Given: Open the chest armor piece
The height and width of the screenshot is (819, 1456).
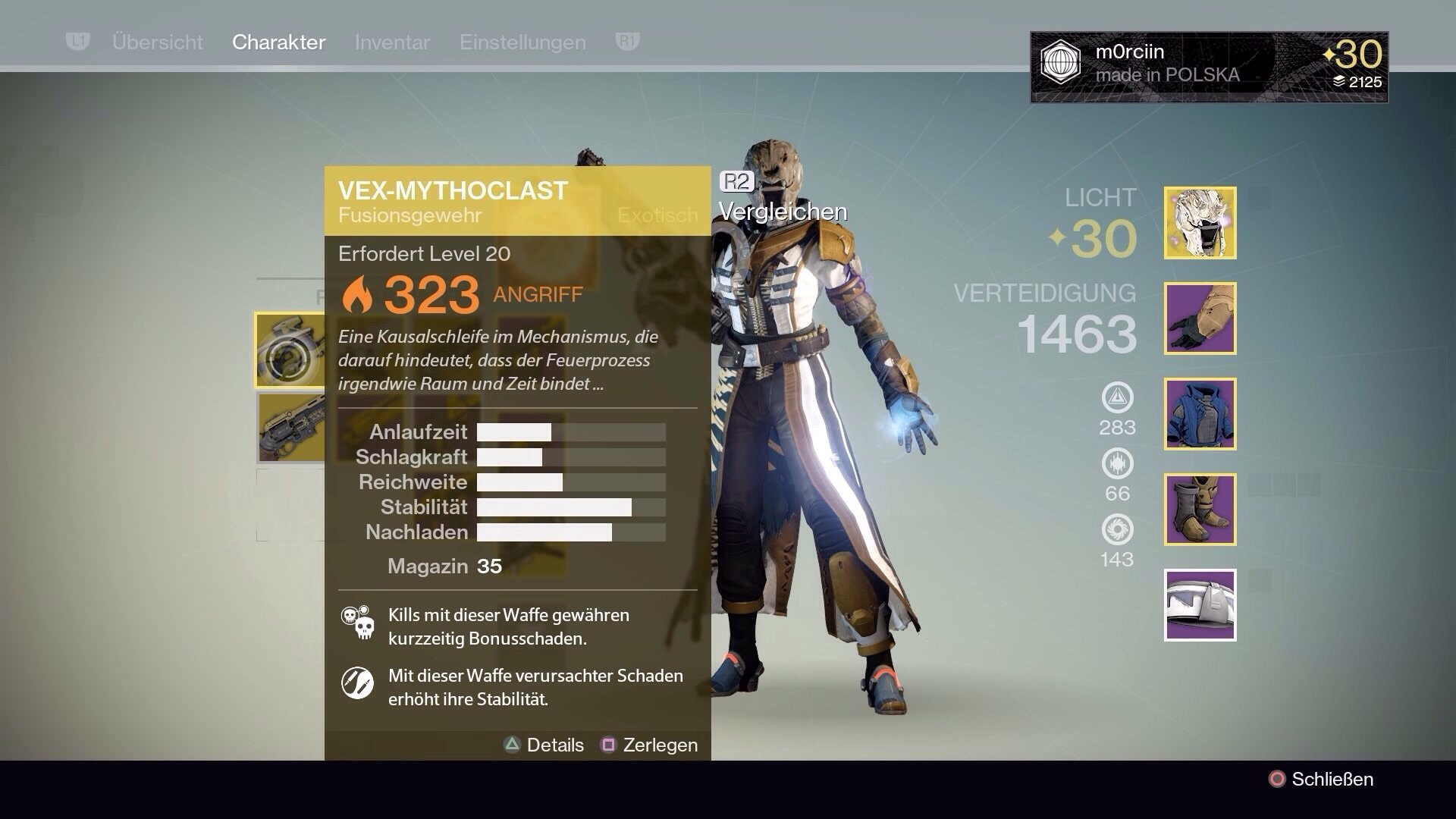Looking at the screenshot, I should point(1199,413).
